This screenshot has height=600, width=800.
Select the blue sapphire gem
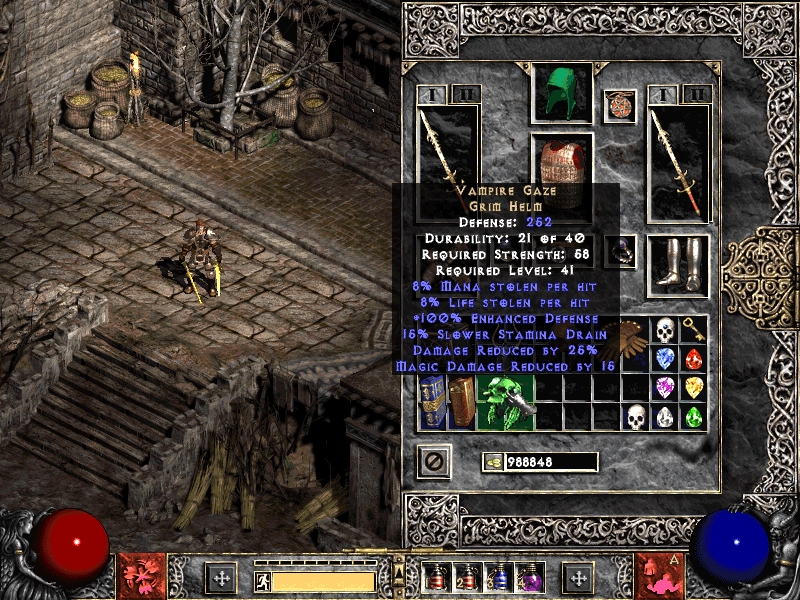664,359
